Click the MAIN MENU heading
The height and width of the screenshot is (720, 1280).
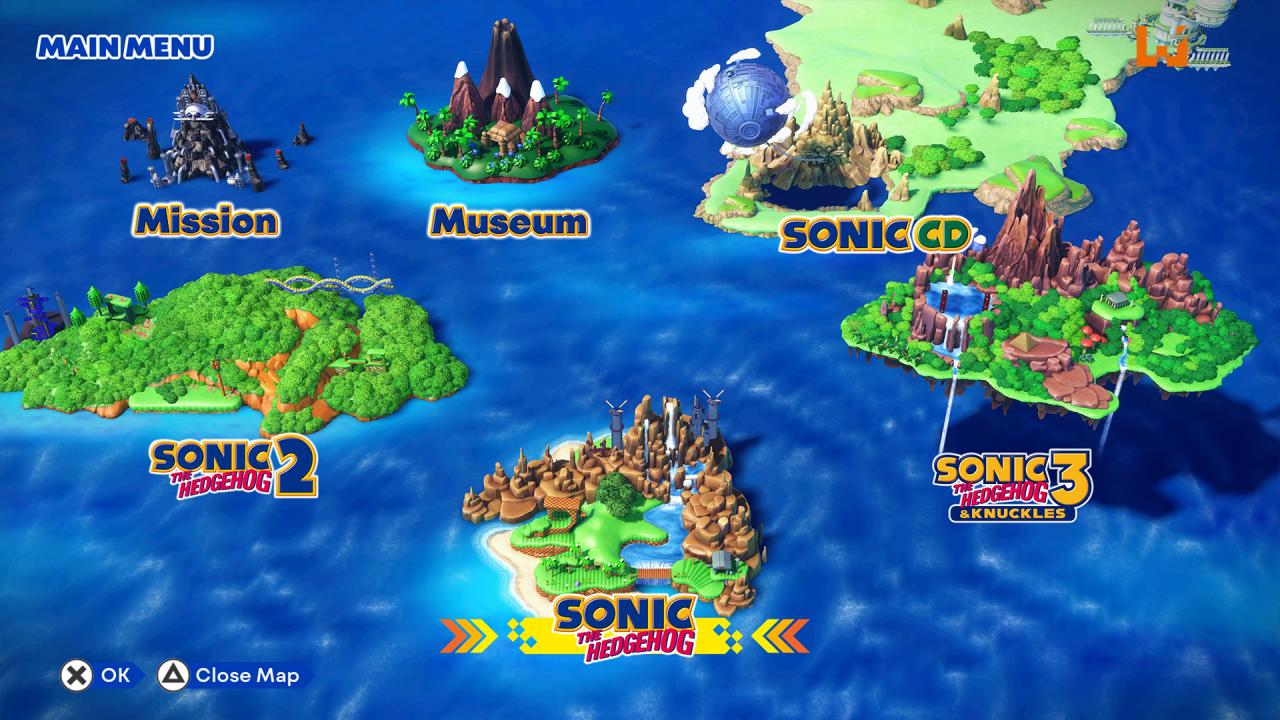point(125,45)
